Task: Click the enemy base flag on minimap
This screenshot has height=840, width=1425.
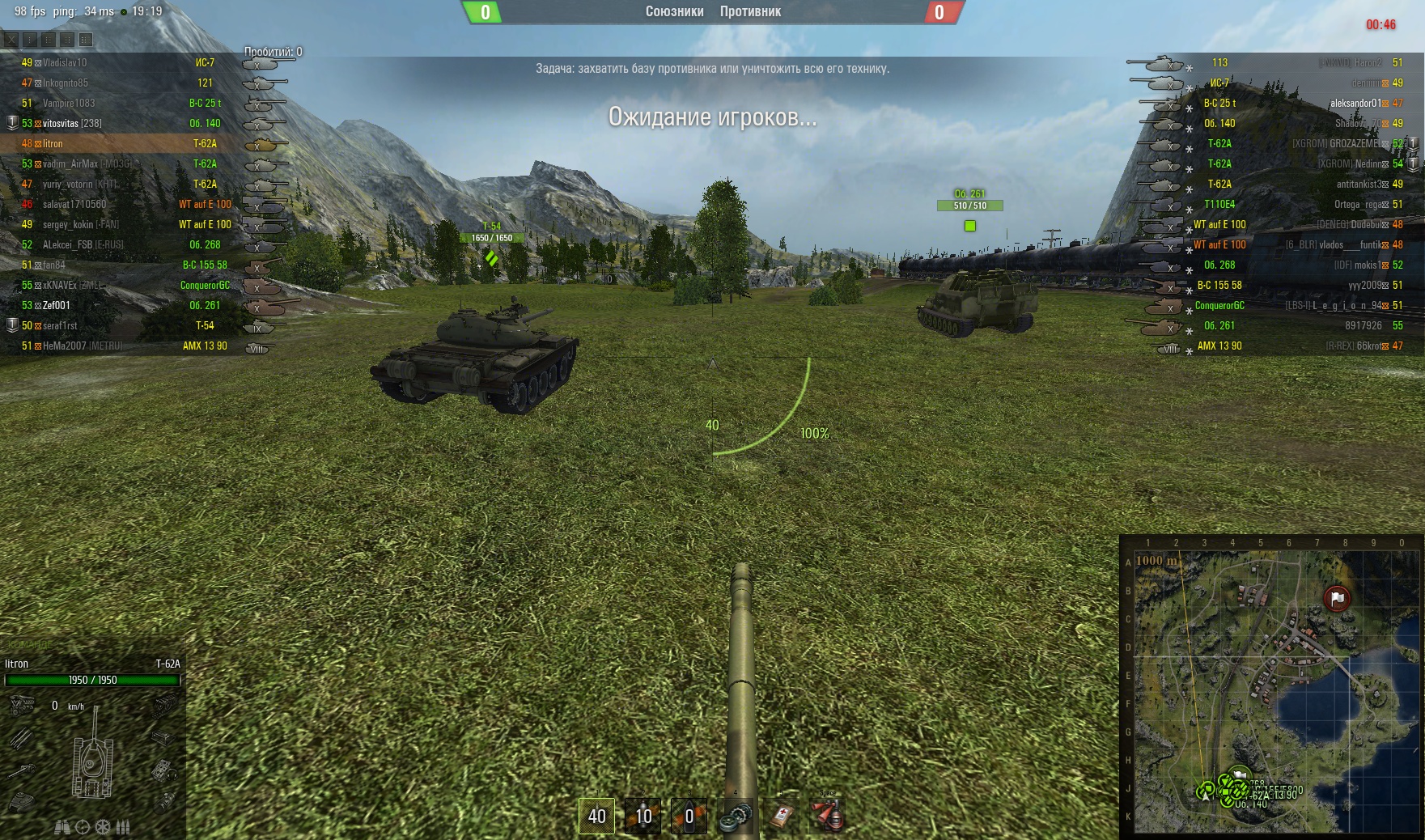Action: pyautogui.click(x=1337, y=598)
